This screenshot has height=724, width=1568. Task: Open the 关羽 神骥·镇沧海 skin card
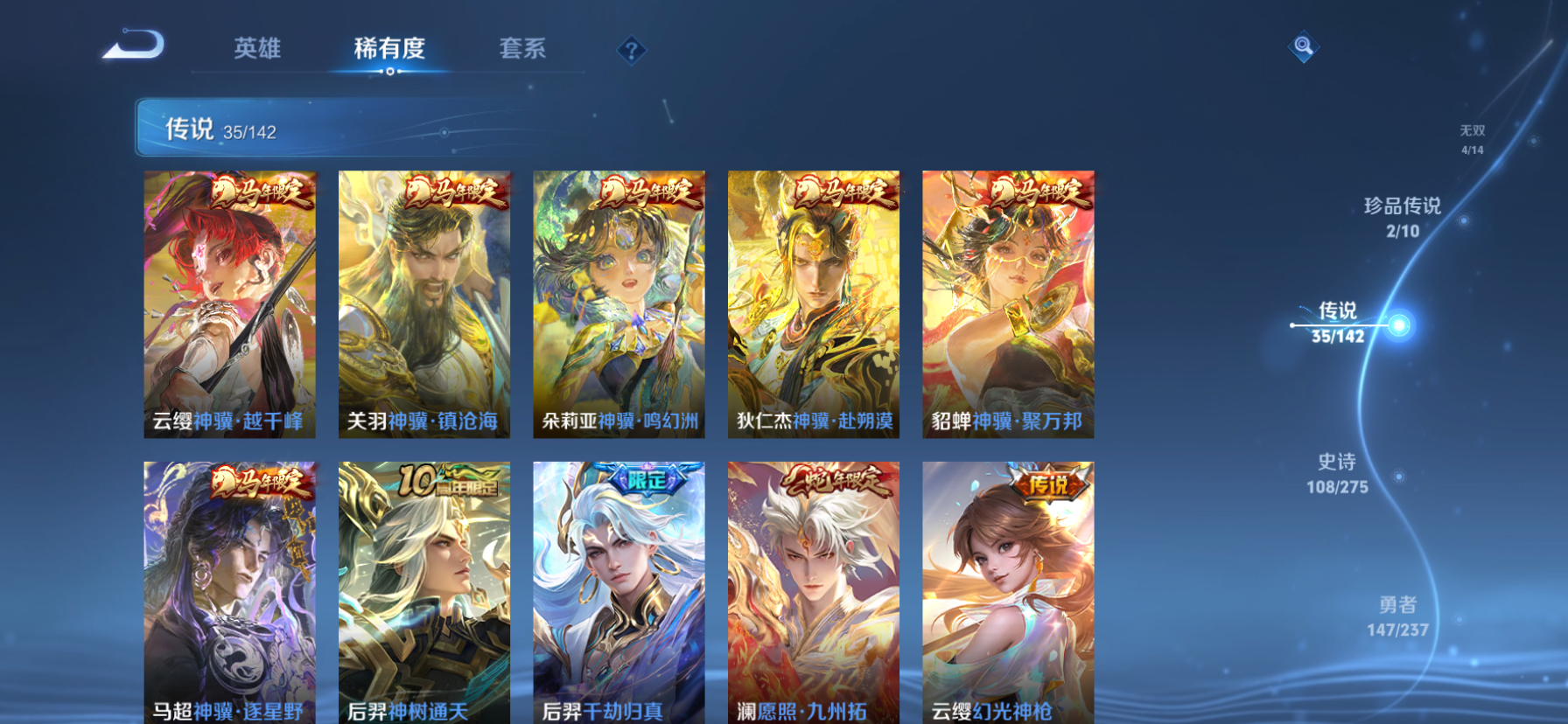pyautogui.click(x=424, y=302)
